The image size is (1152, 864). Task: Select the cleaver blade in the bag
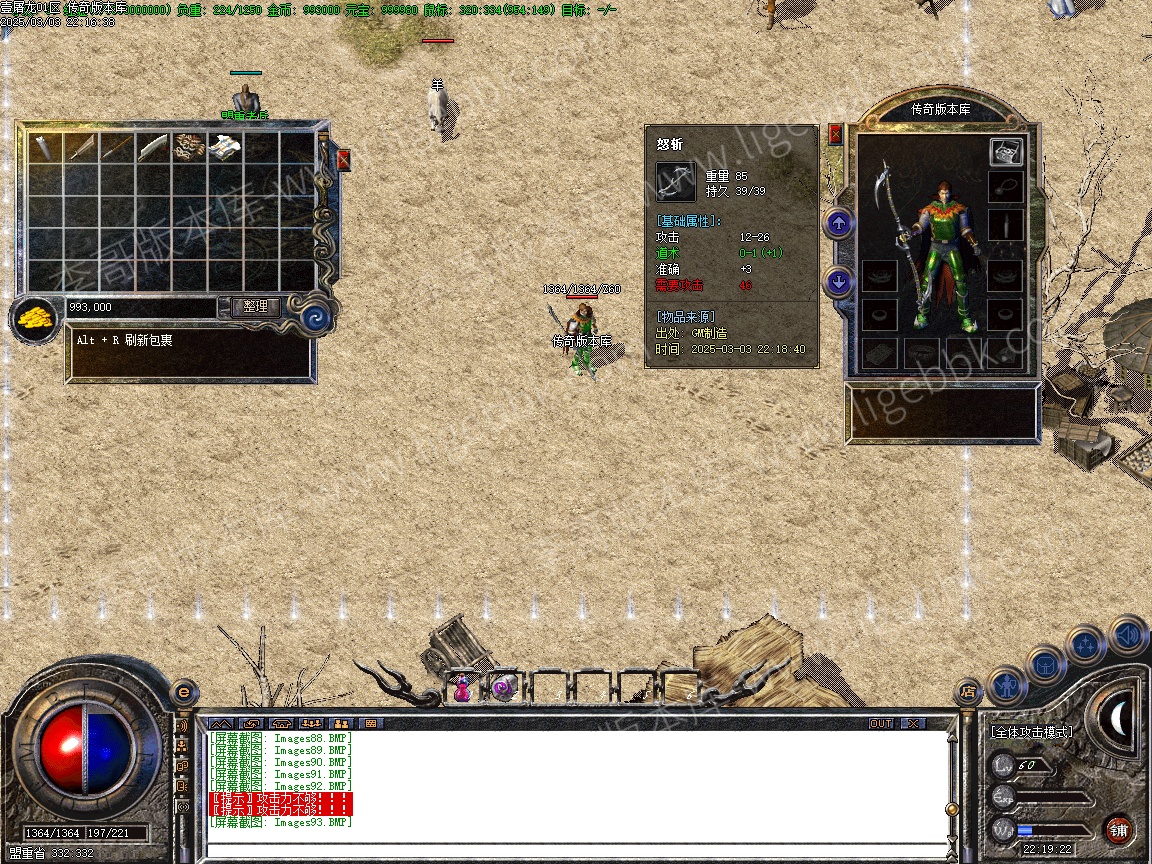click(x=153, y=148)
